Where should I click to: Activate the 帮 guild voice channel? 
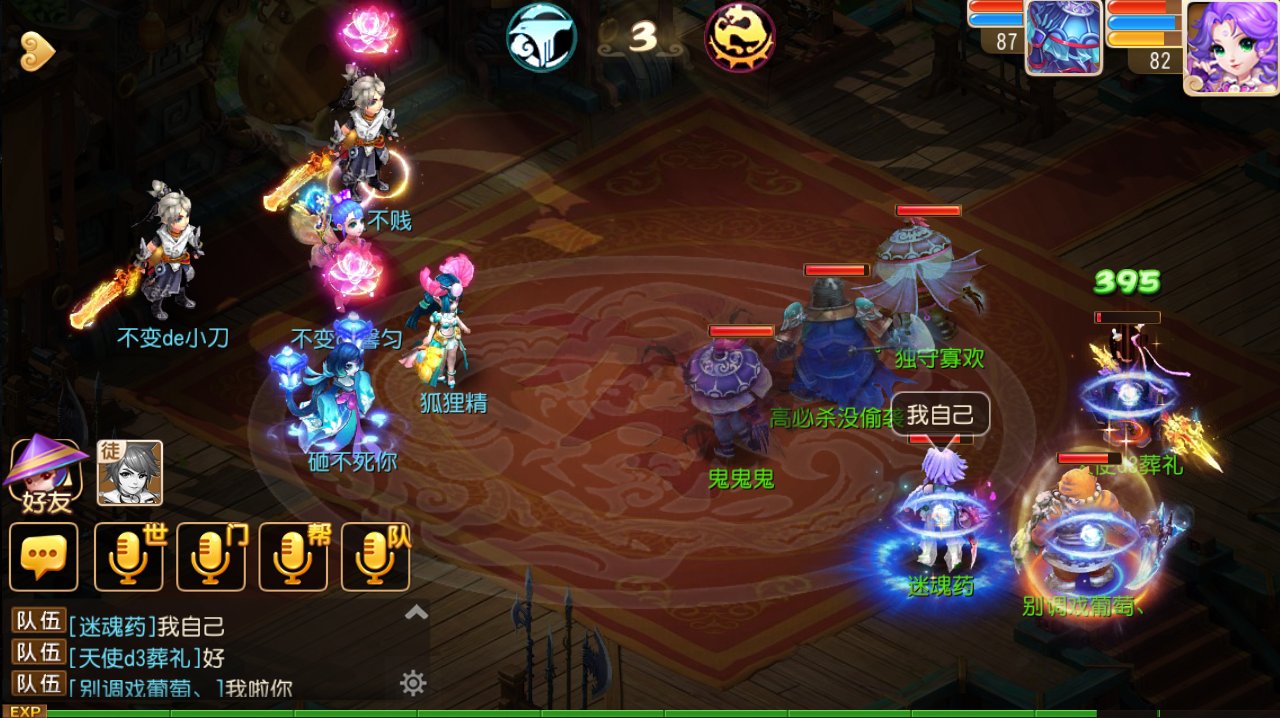[x=293, y=556]
